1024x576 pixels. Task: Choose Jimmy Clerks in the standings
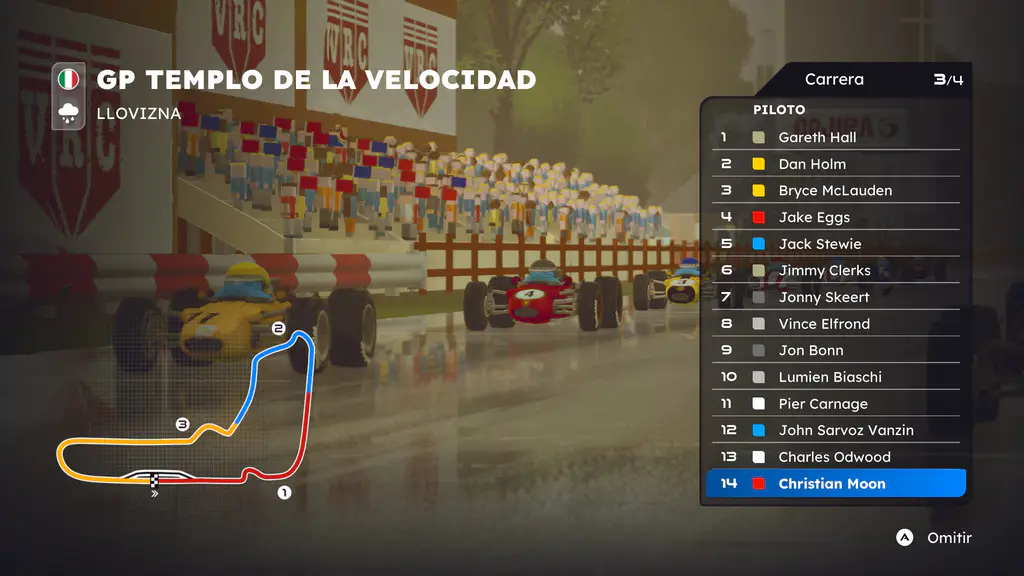(835, 270)
